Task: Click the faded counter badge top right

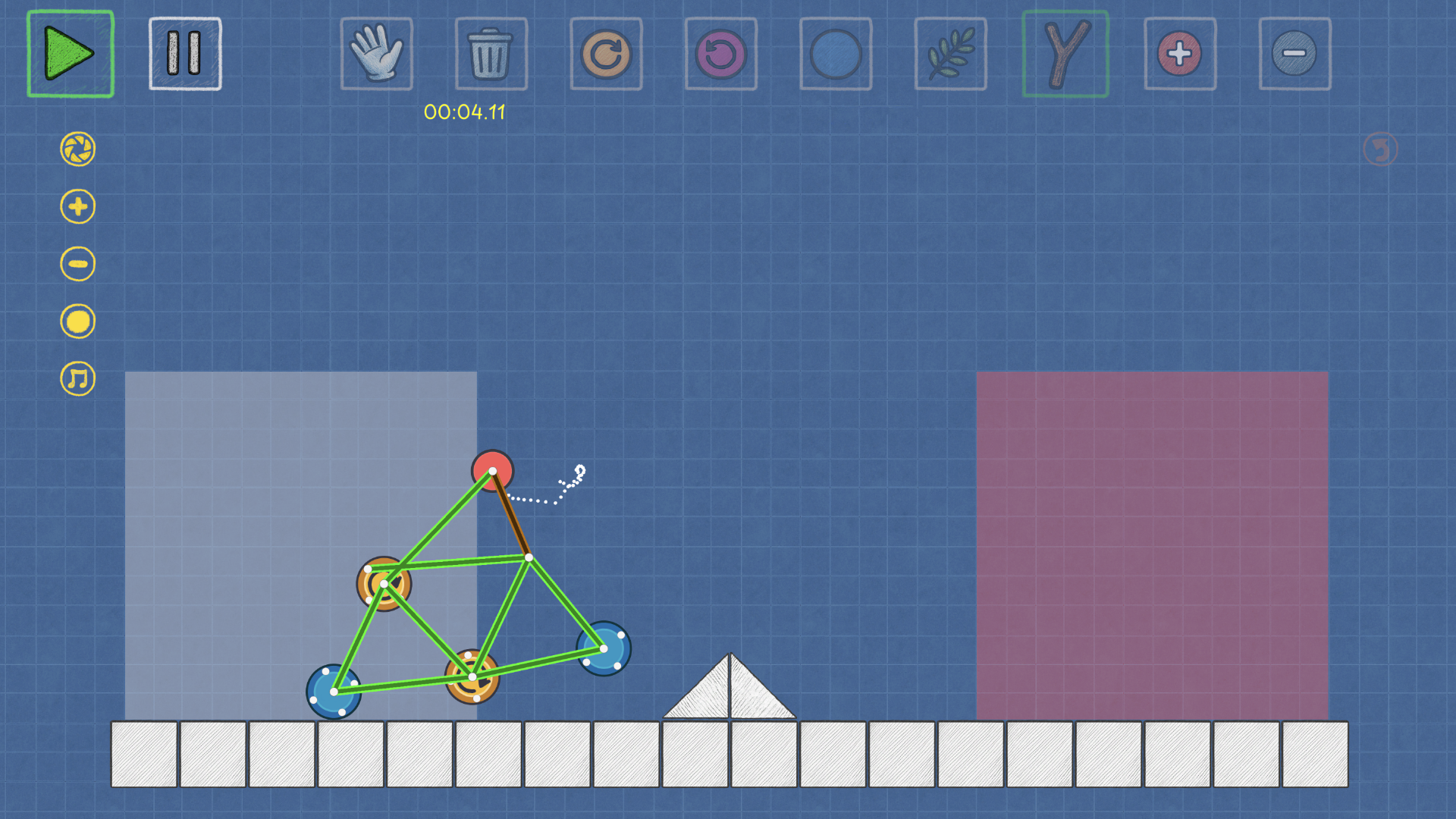Action: pyautogui.click(x=1379, y=149)
